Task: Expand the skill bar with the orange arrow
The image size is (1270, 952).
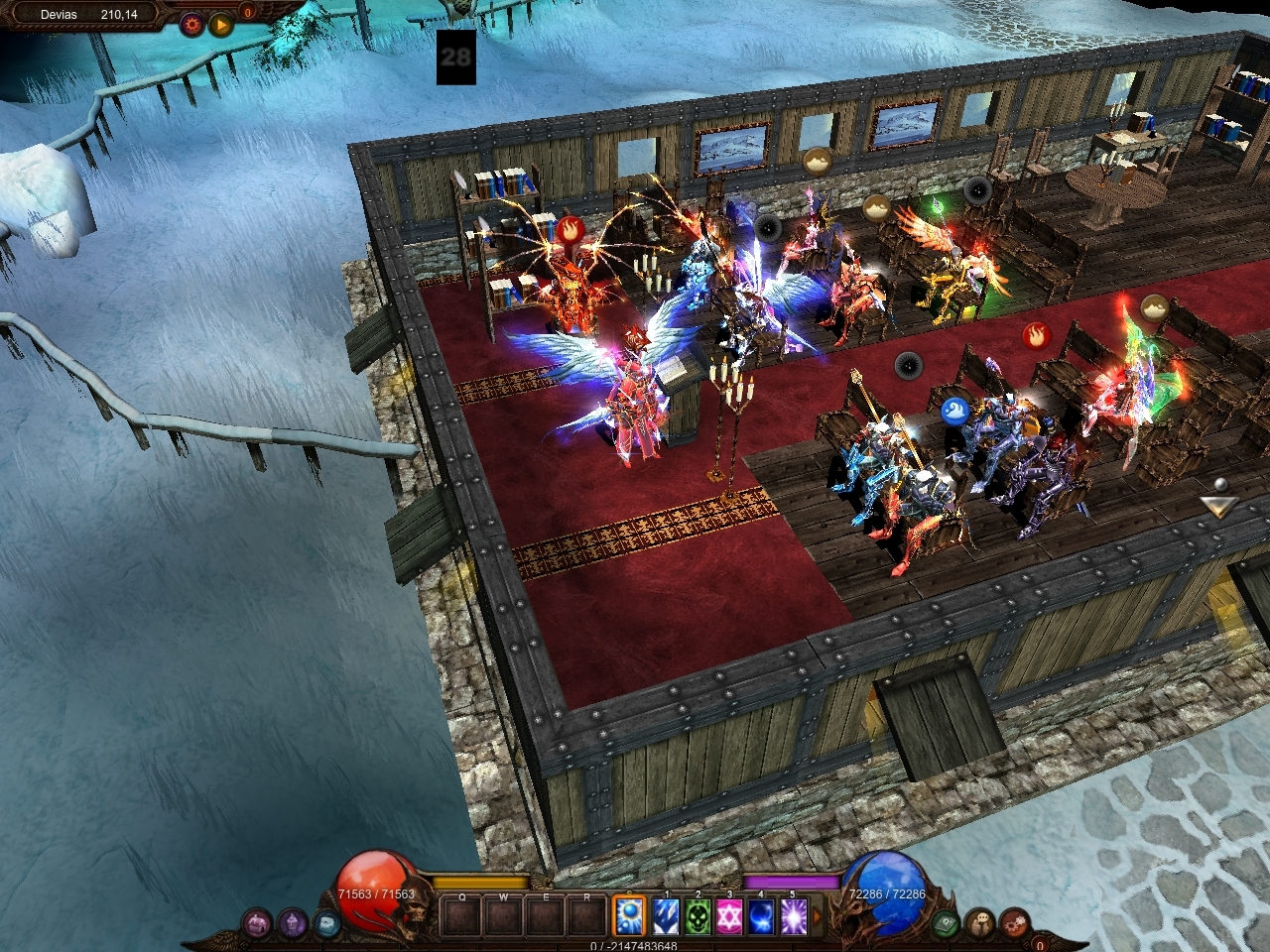Action: pos(818,914)
